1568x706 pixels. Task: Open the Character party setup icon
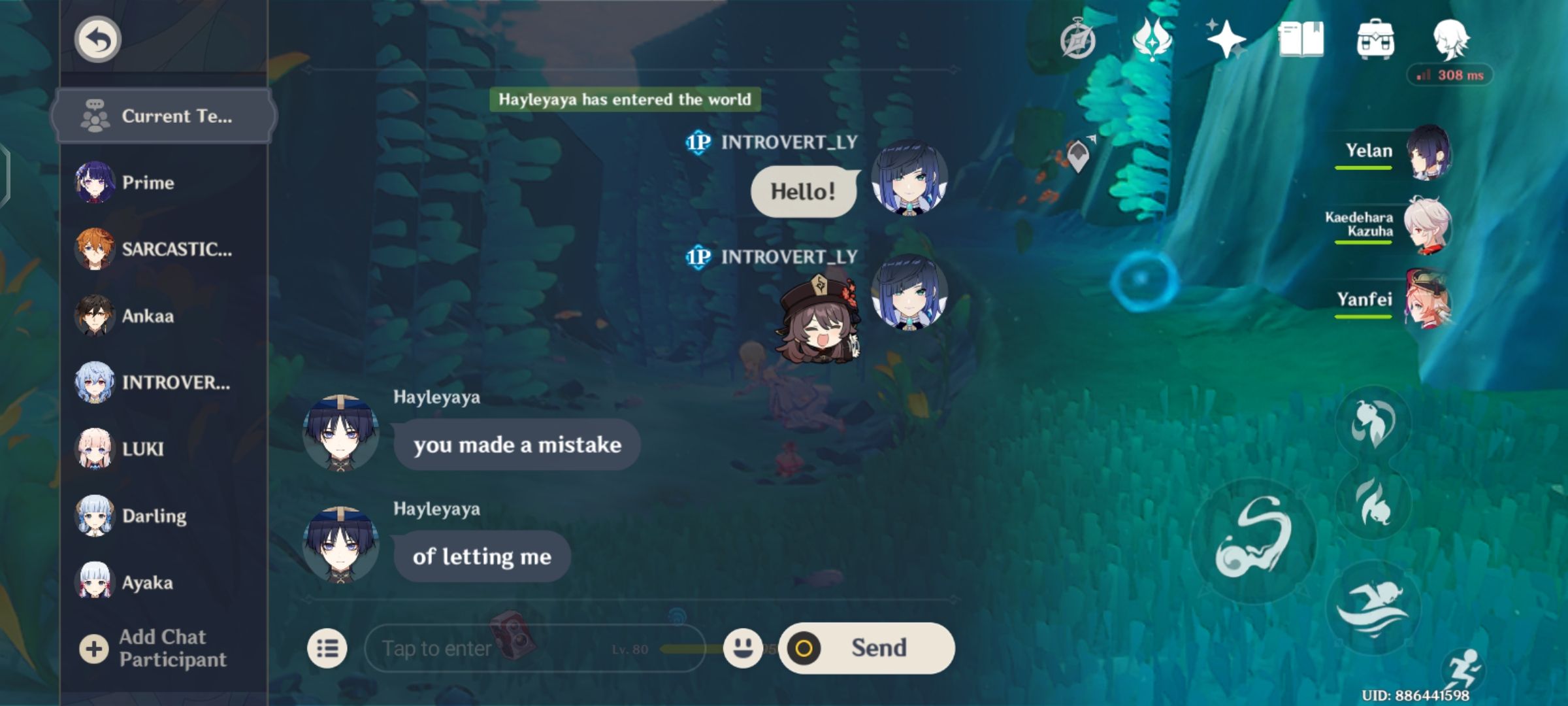coord(1453,41)
